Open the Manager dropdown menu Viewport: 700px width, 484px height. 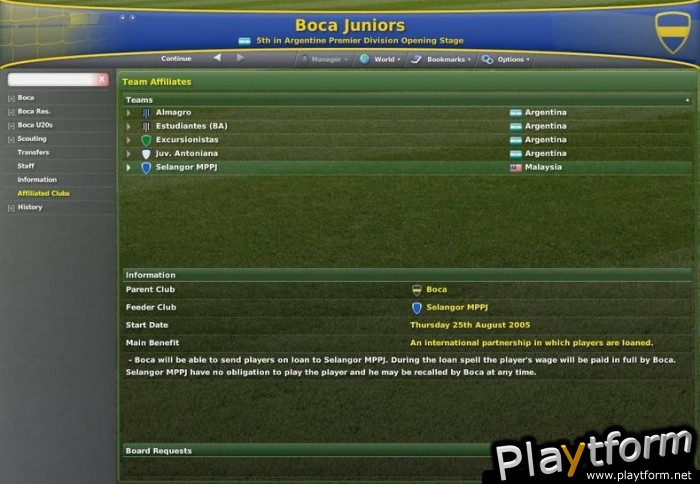point(325,59)
